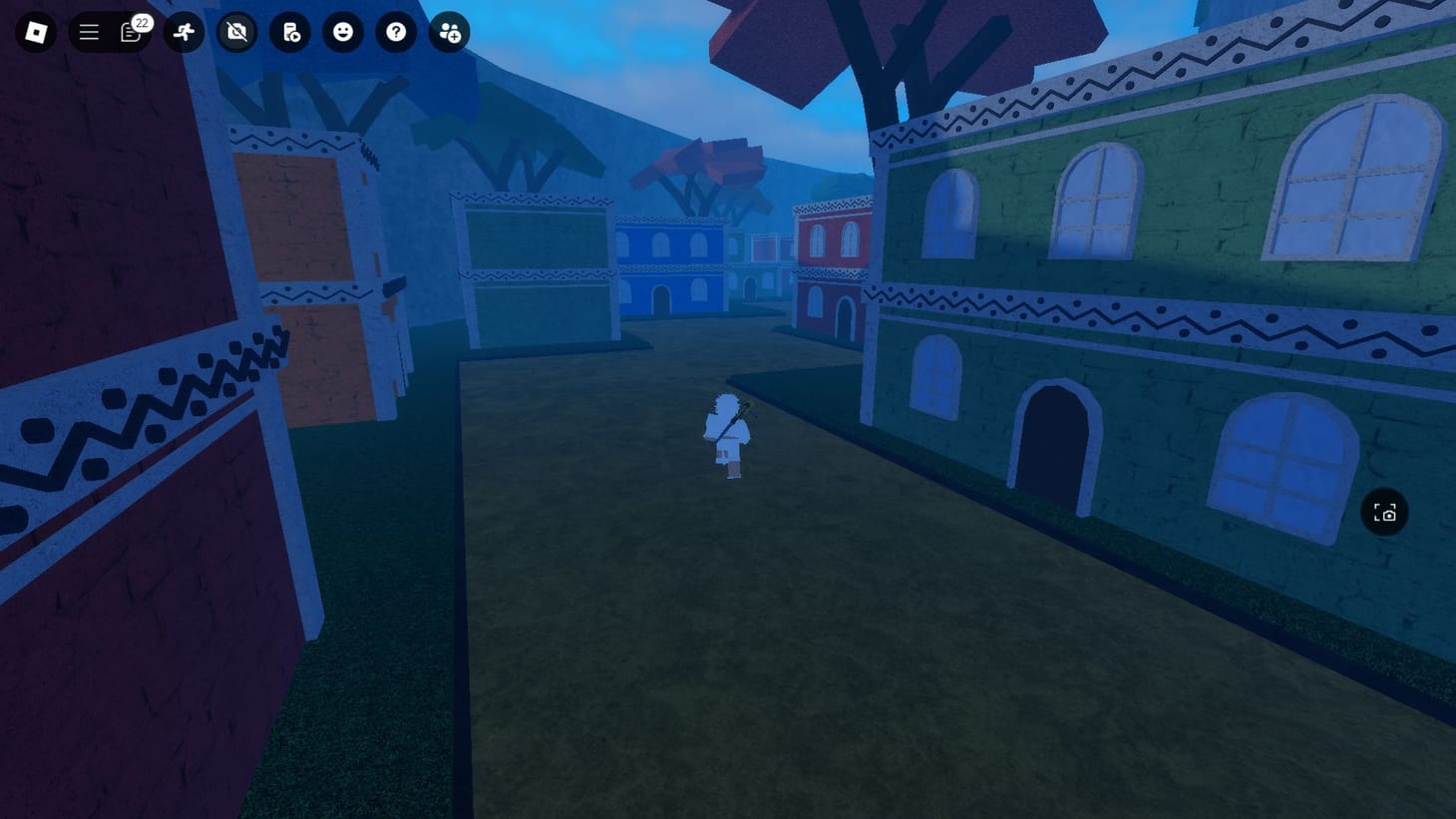Open the emotes smiley icon
The height and width of the screenshot is (819, 1456).
click(x=343, y=32)
